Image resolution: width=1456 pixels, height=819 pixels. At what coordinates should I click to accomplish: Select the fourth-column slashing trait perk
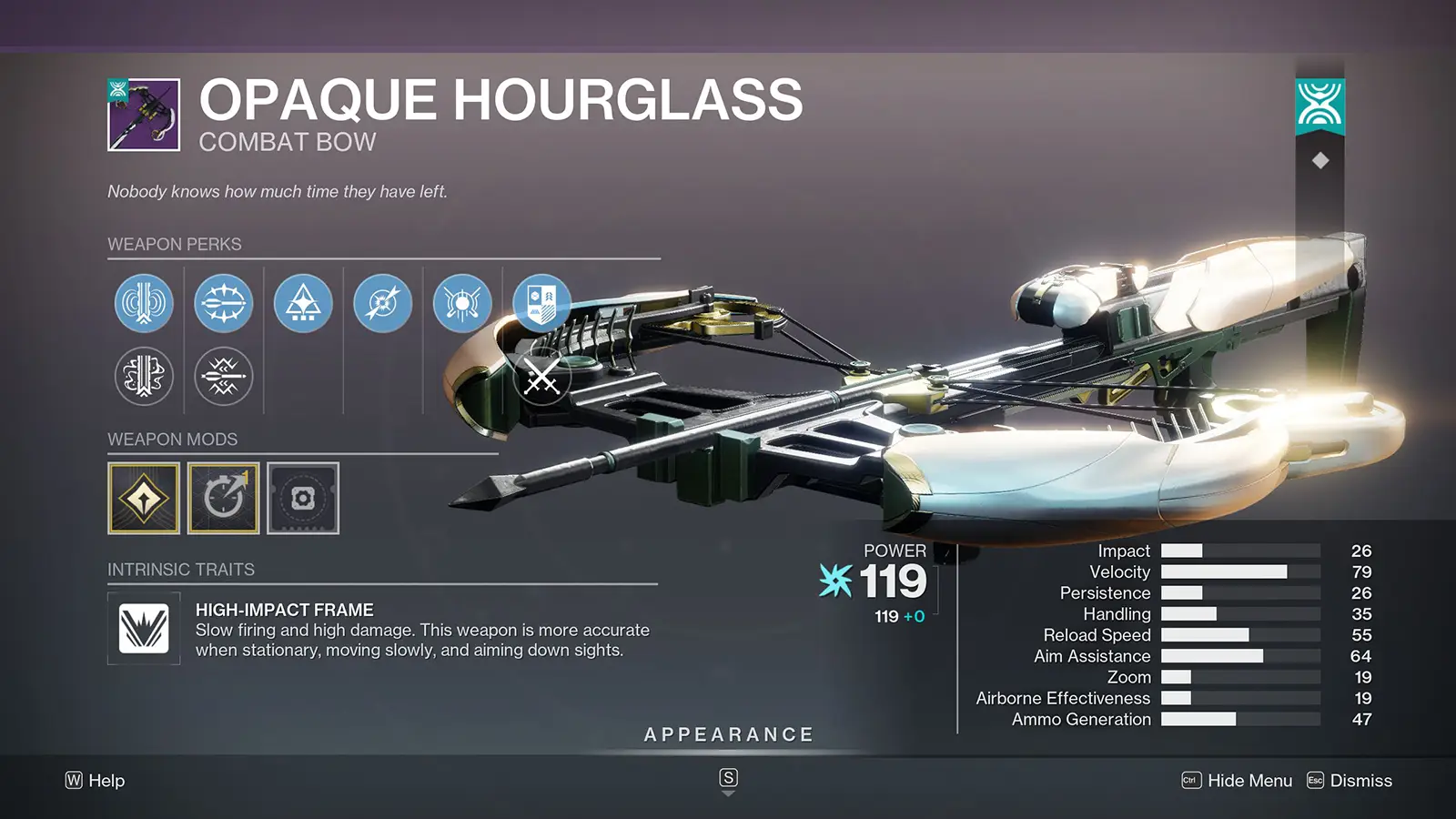[382, 304]
